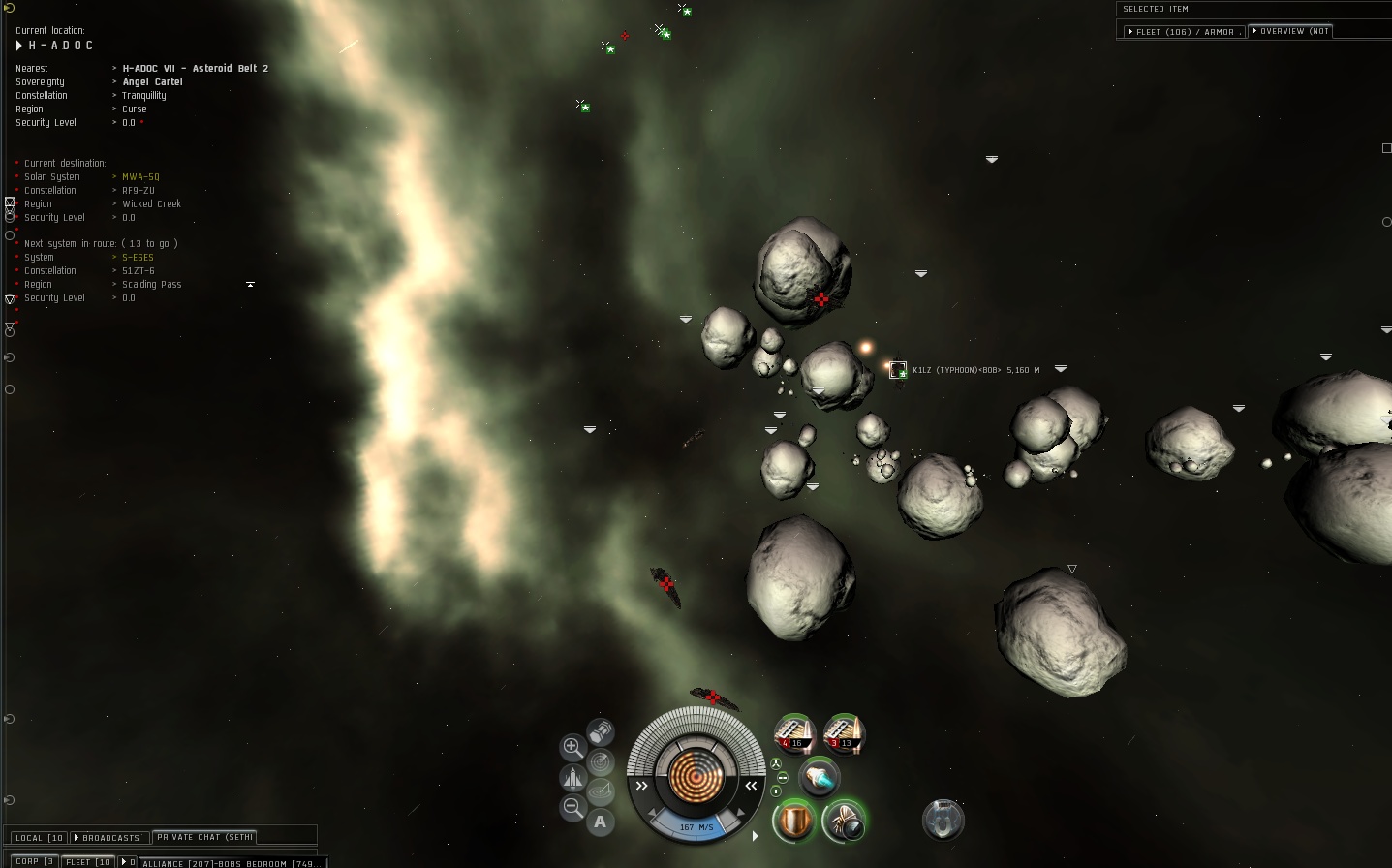Select the K1LZ Typhoon fleet bracket
1392x868 pixels.
tap(898, 369)
